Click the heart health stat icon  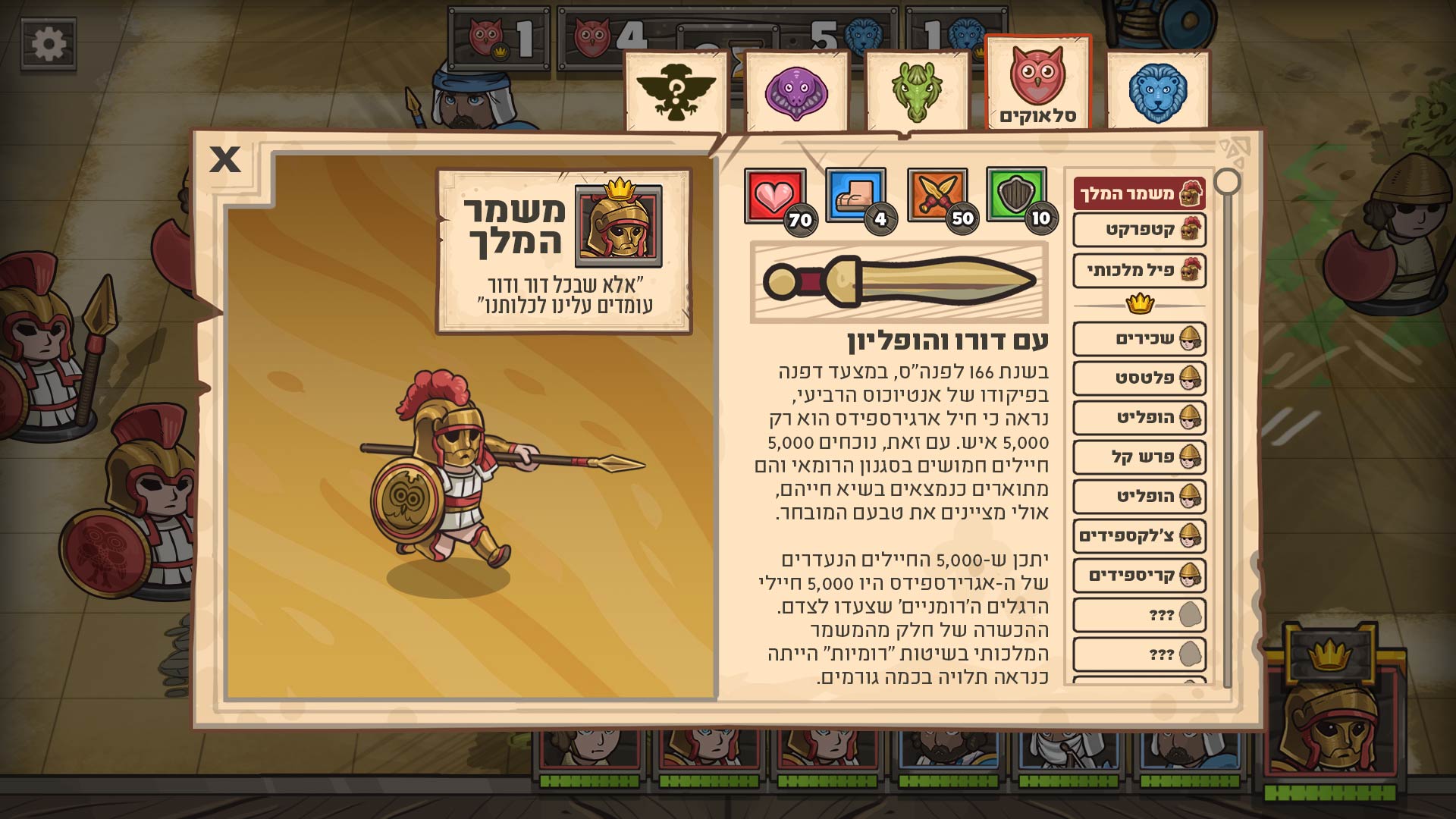coord(774,196)
